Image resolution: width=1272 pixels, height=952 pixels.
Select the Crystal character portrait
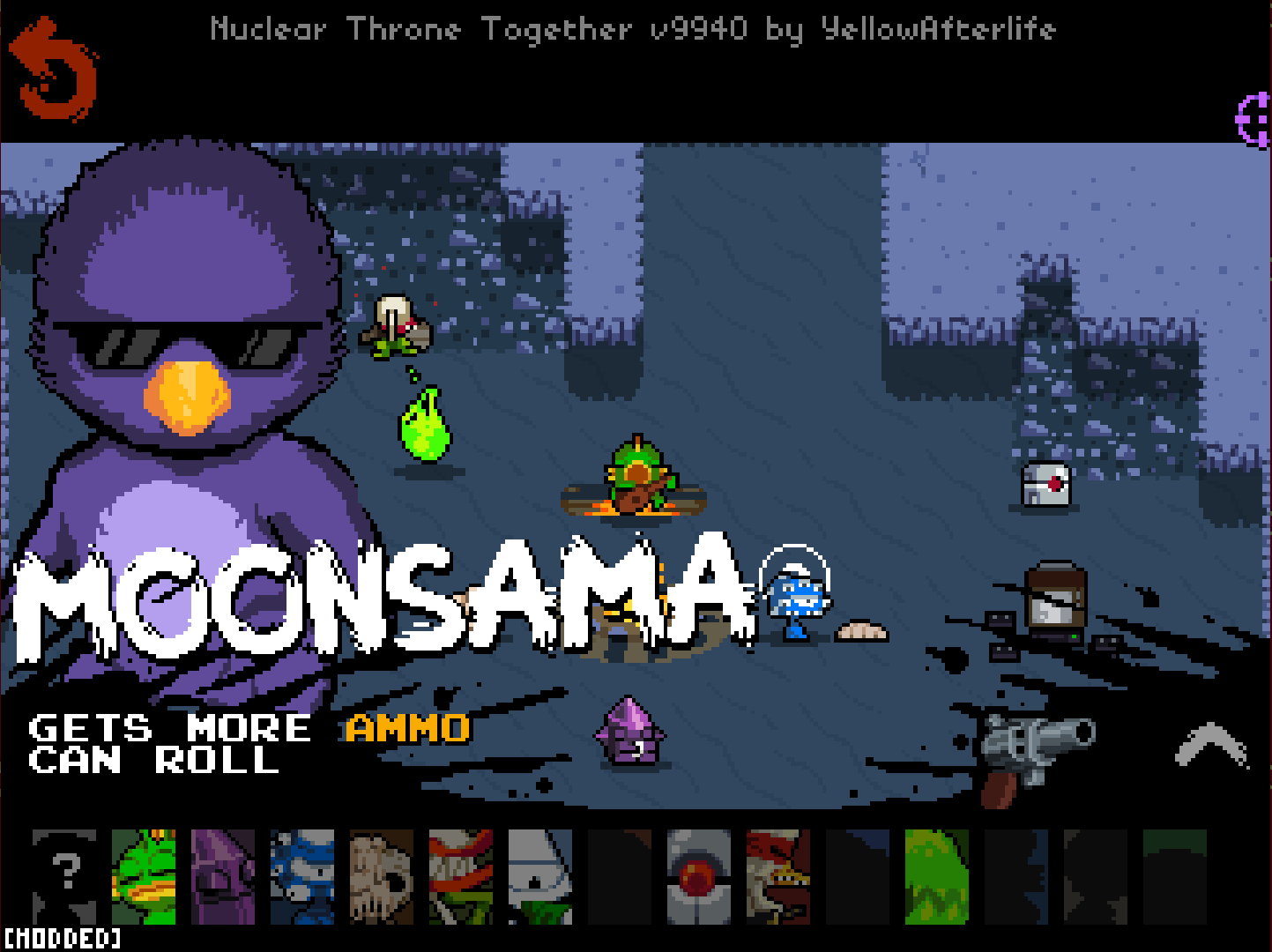click(225, 877)
